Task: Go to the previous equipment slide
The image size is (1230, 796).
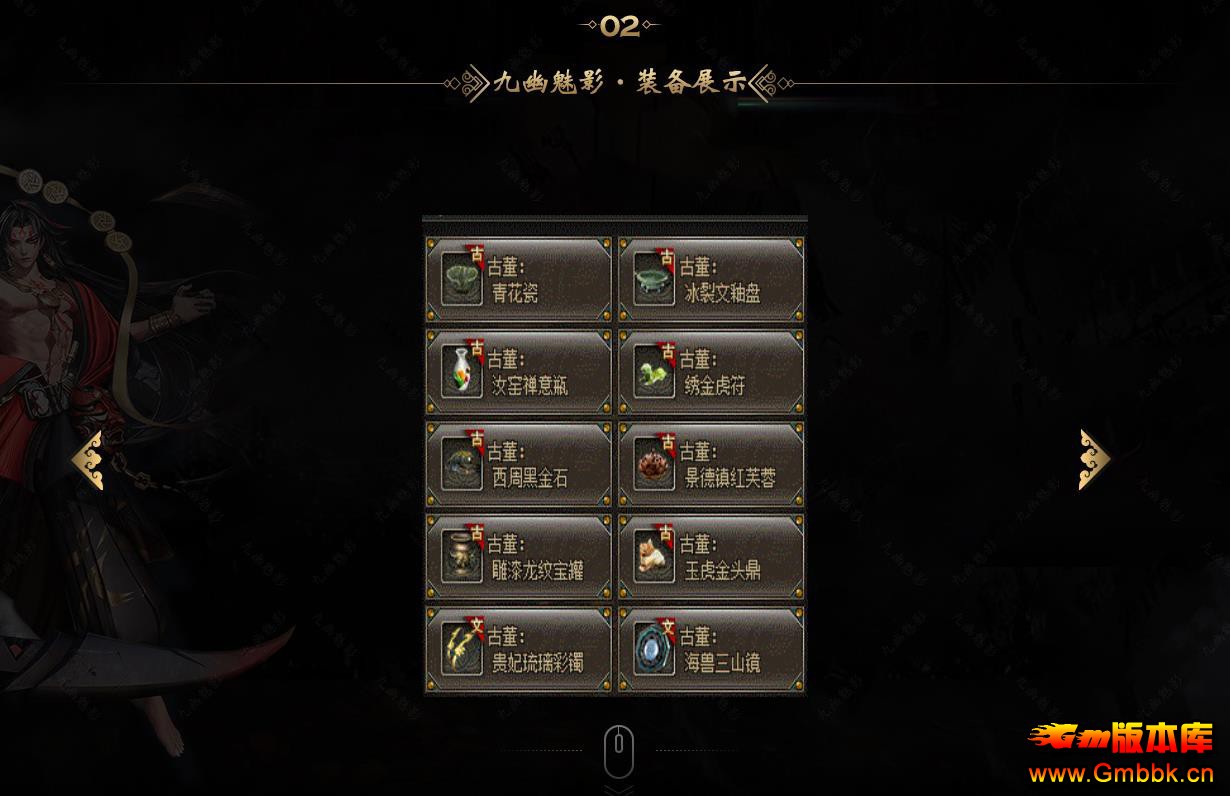Action: click(88, 460)
